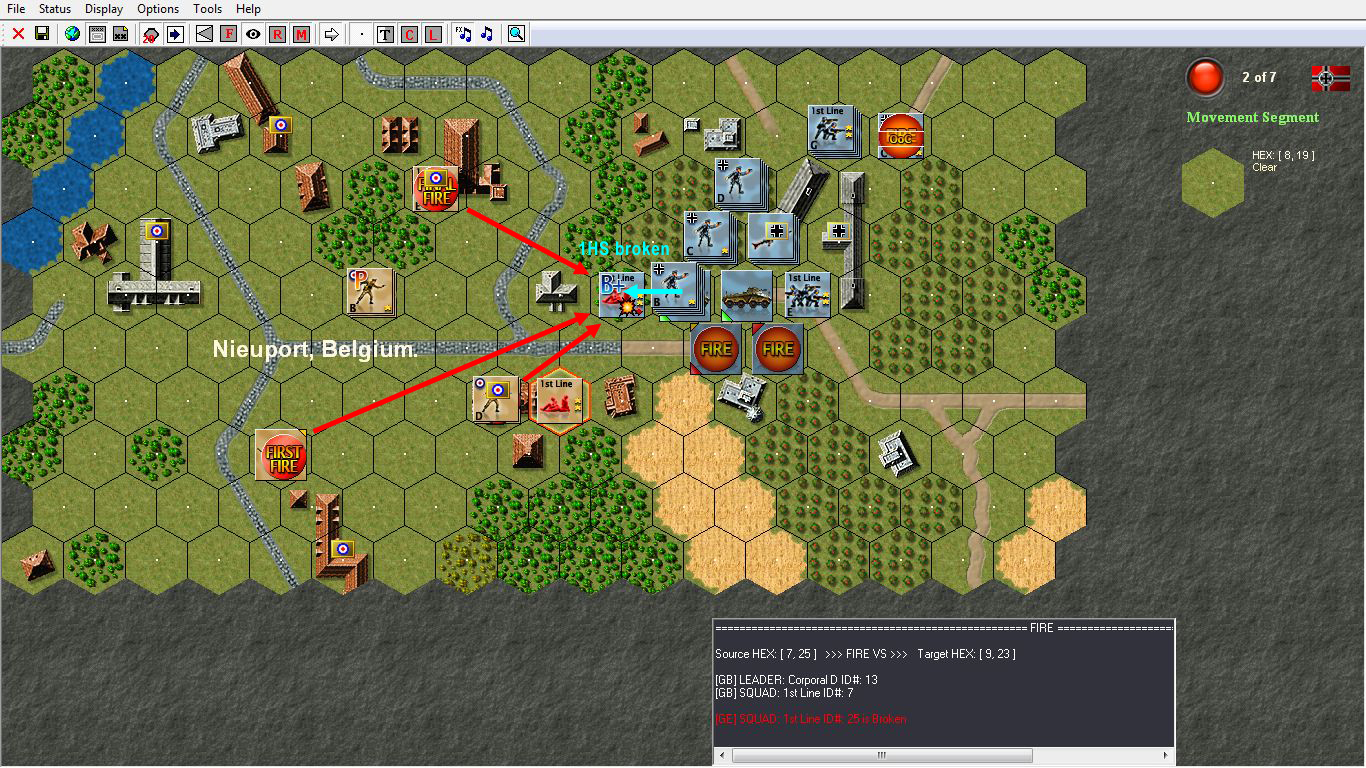The width and height of the screenshot is (1366, 768).
Task: Click the red X exit button
Action: click(16, 33)
